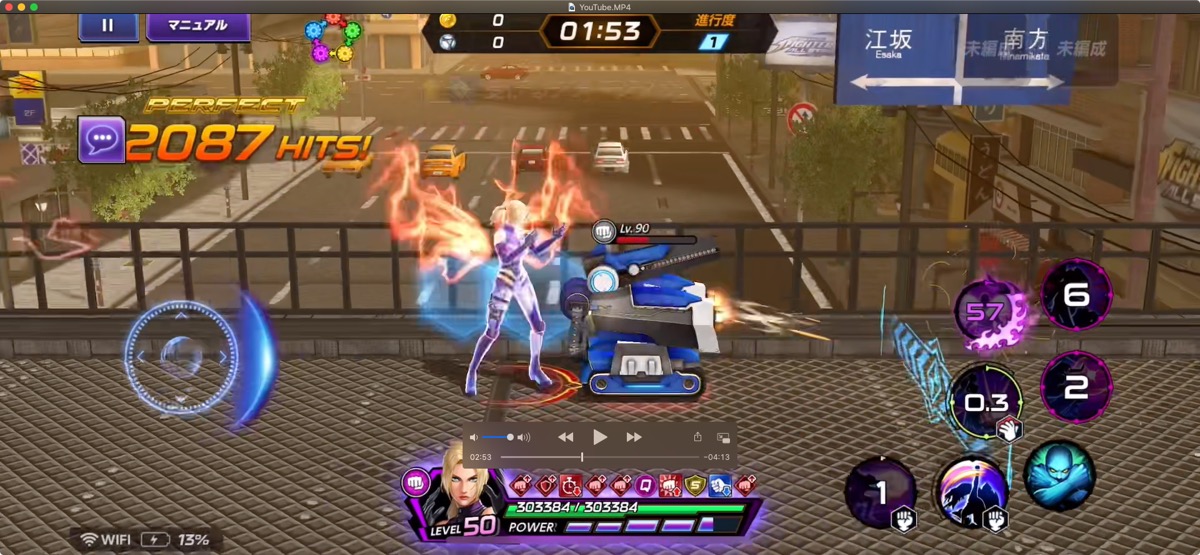Inspect the gold S shield buff icon
Viewport: 1200px width, 555px height.
pos(695,485)
